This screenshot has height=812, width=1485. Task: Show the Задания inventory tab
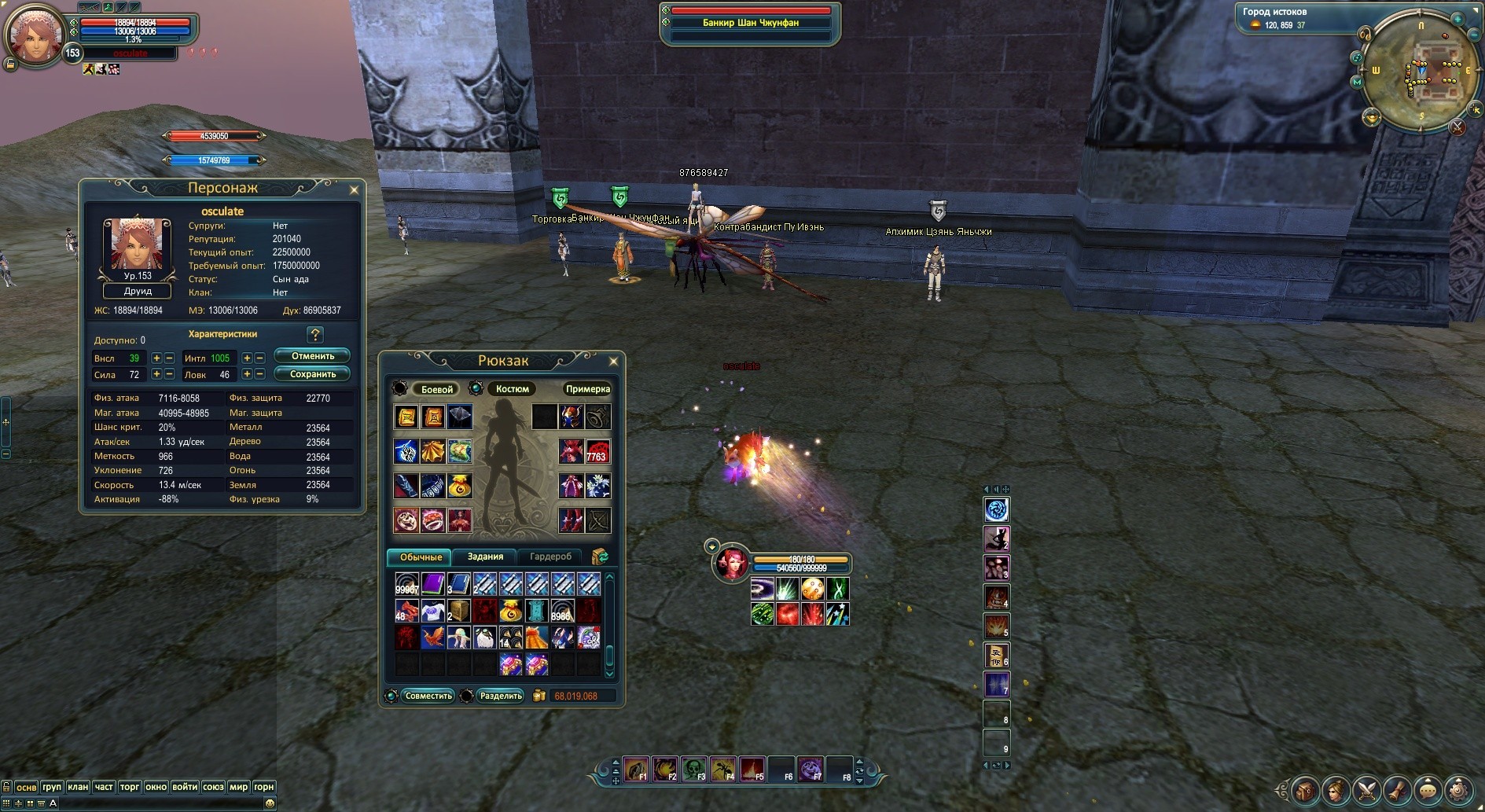pyautogui.click(x=485, y=557)
